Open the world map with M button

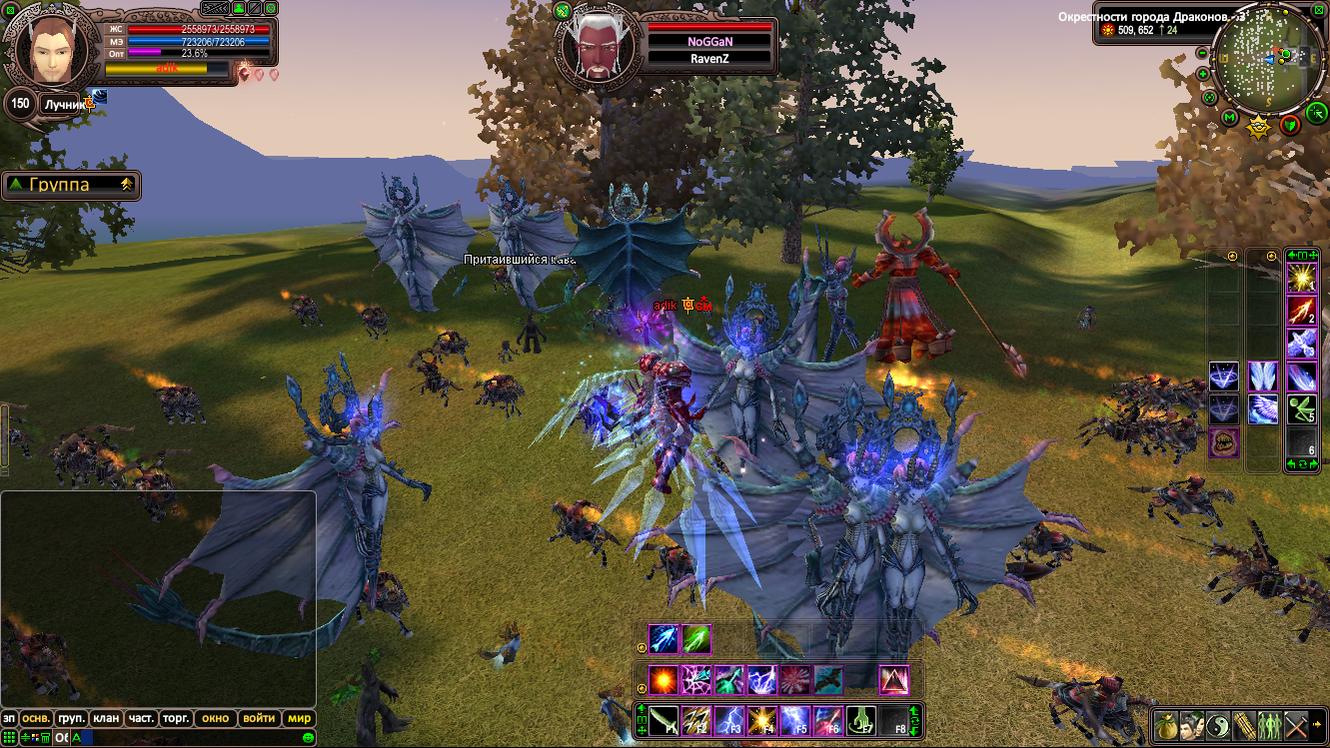(1230, 119)
